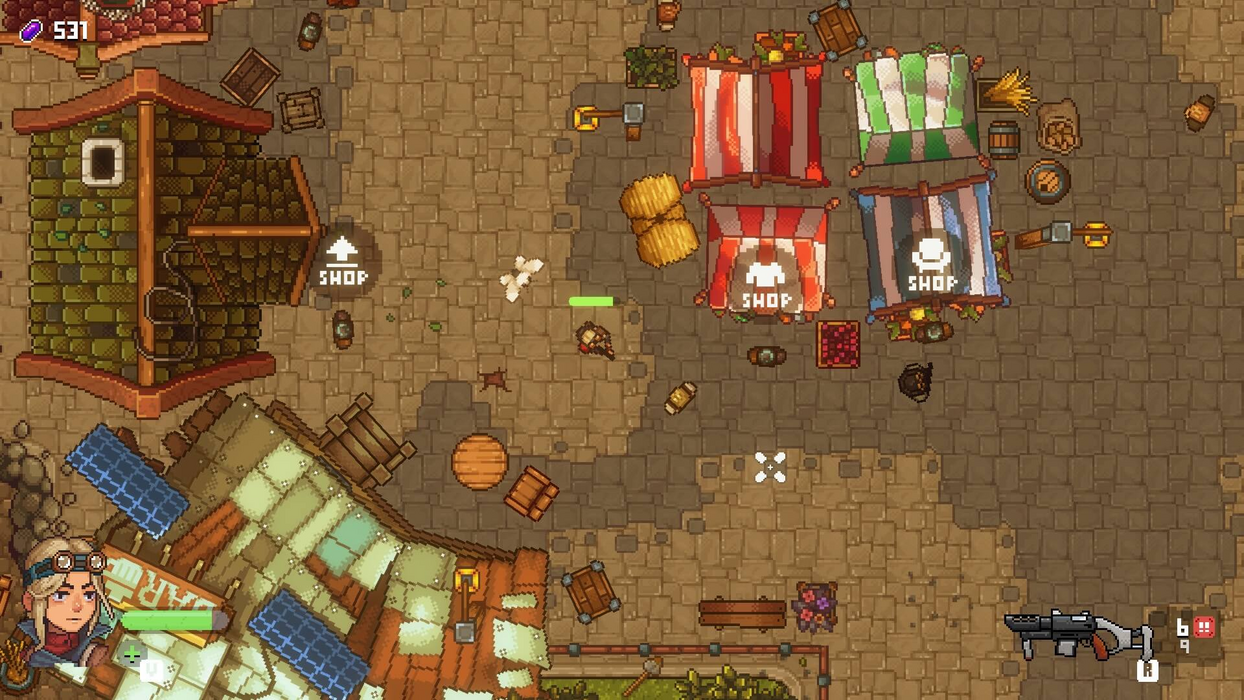1244x700 pixels.
Task: Open the helmet SHOP marker
Action: 932,264
